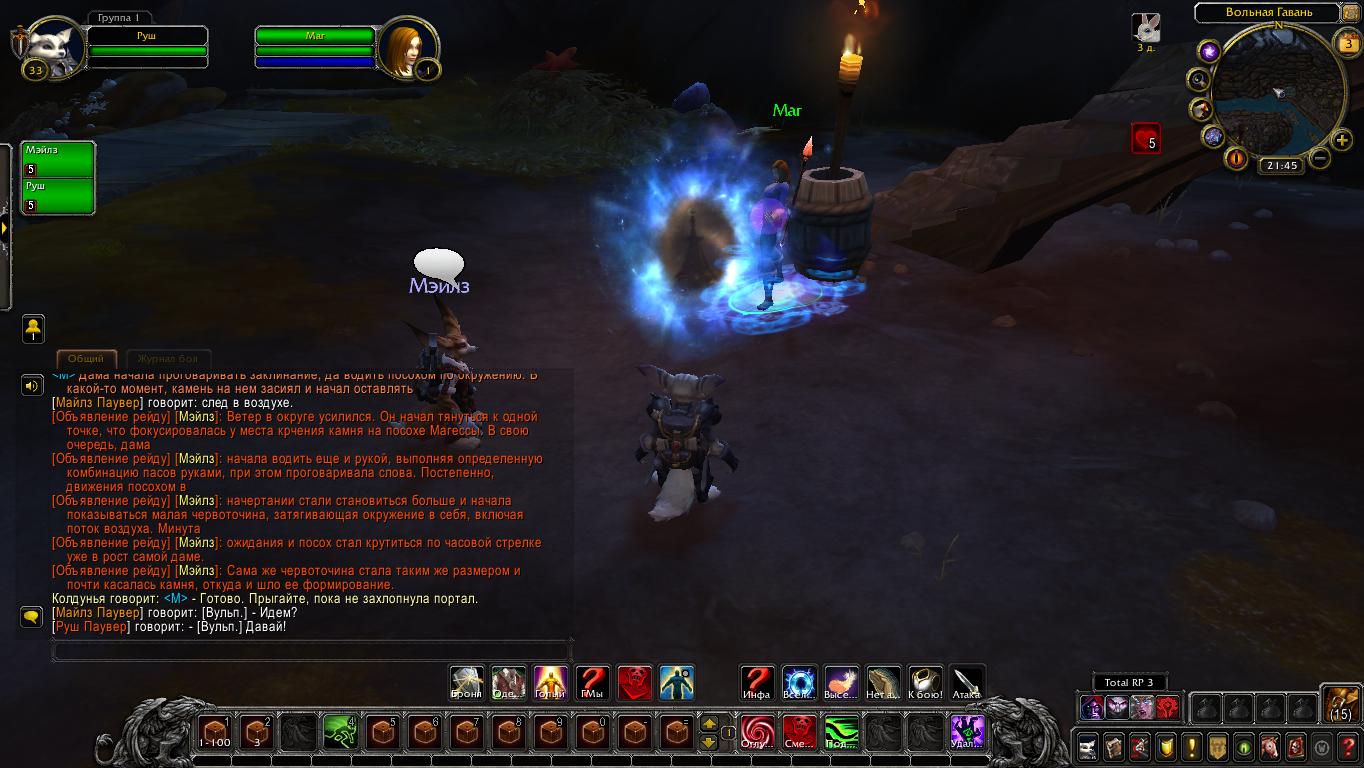
Task: Activate the Голый macro icon
Action: 551,682
